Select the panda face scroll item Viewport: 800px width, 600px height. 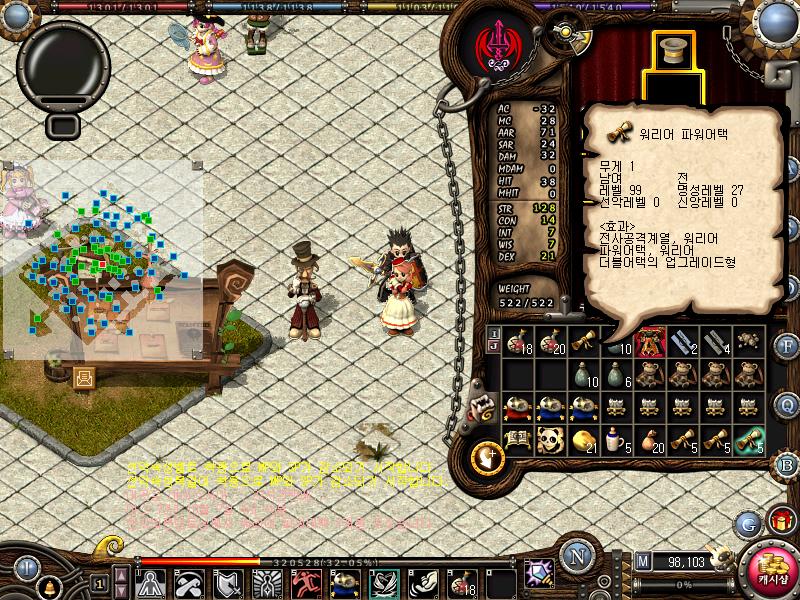[x=551, y=439]
